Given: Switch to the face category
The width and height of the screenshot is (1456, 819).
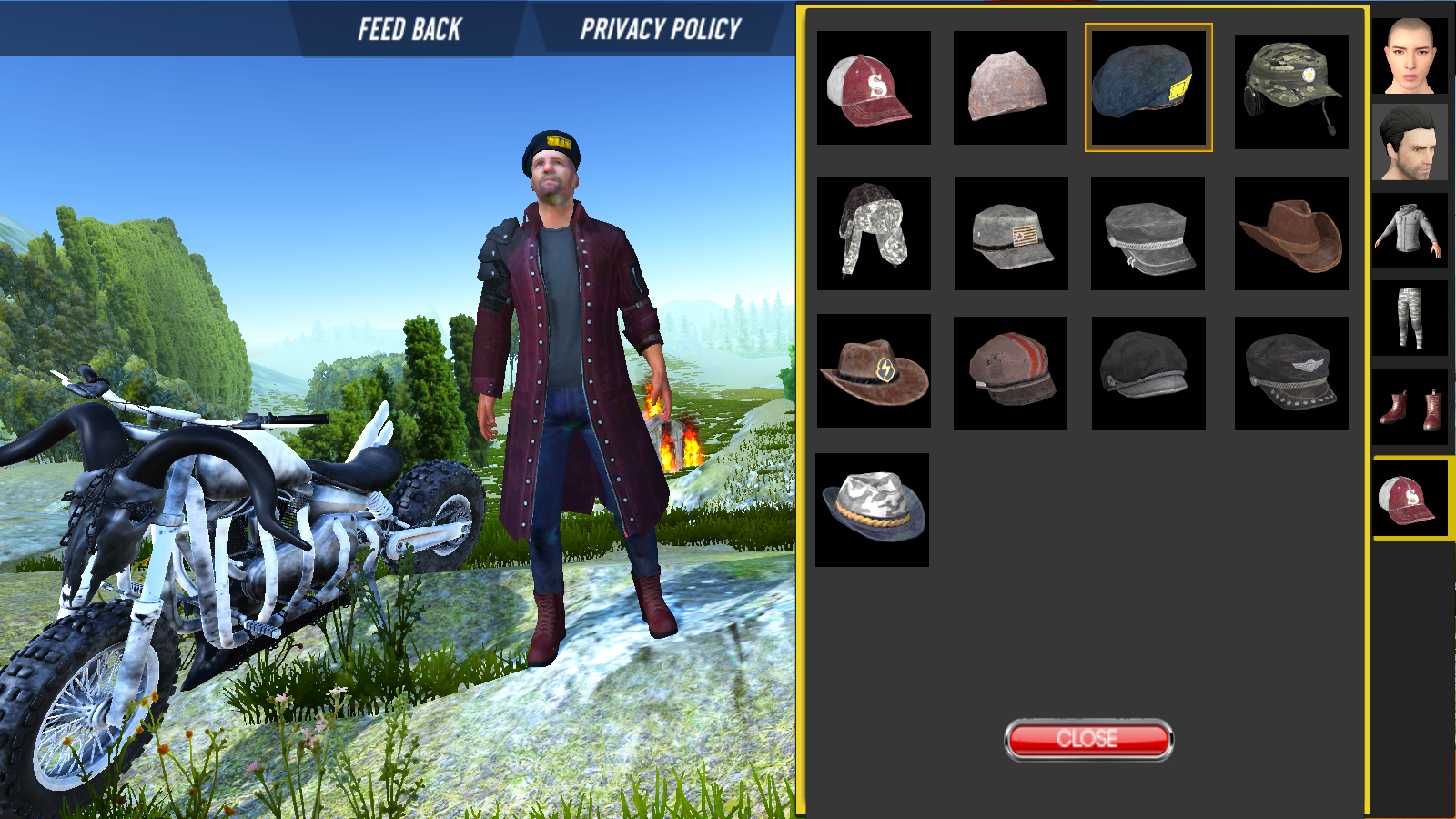Looking at the screenshot, I should (1410, 56).
